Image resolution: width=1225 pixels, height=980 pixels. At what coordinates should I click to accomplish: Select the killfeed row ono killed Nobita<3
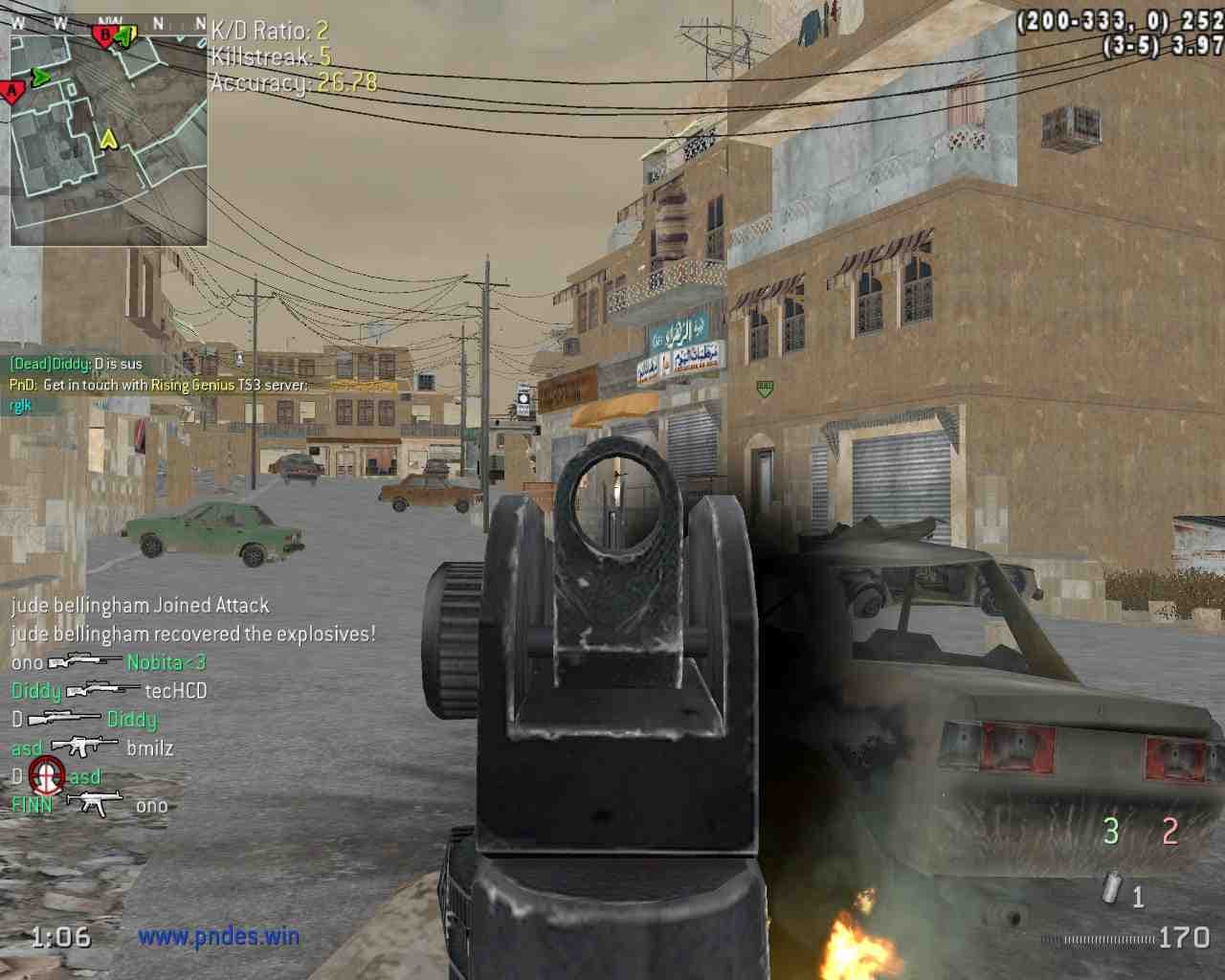point(108,662)
